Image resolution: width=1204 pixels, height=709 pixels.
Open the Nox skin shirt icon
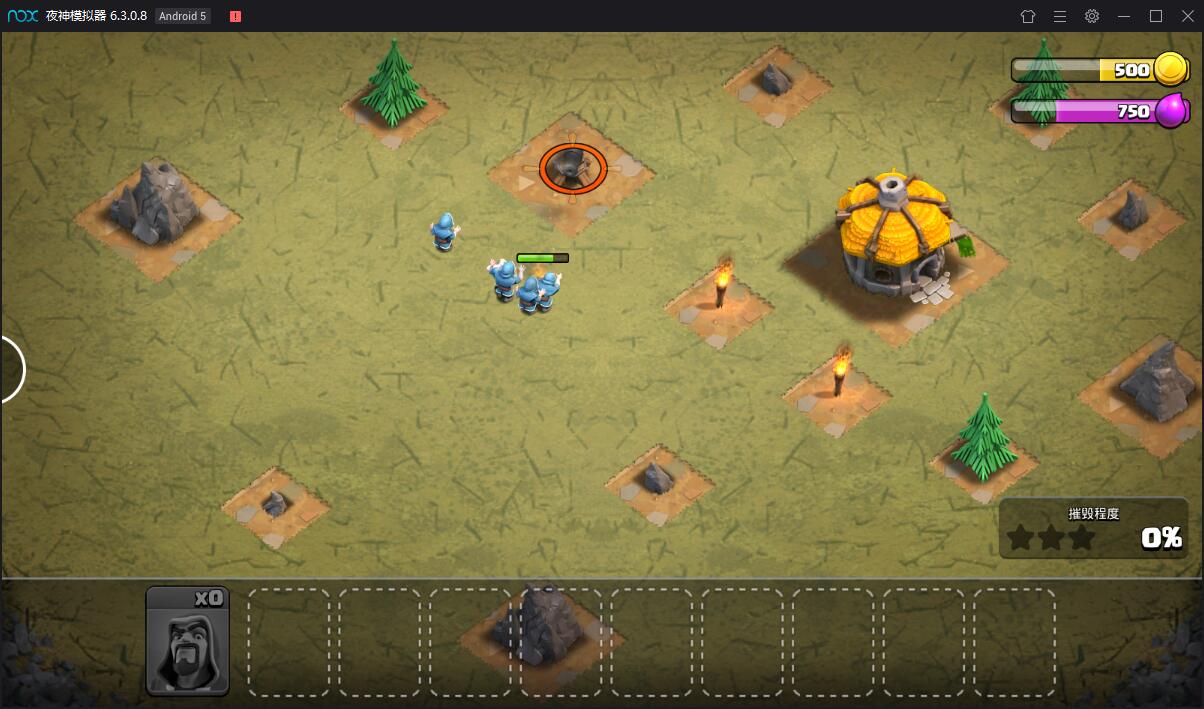tap(1028, 16)
